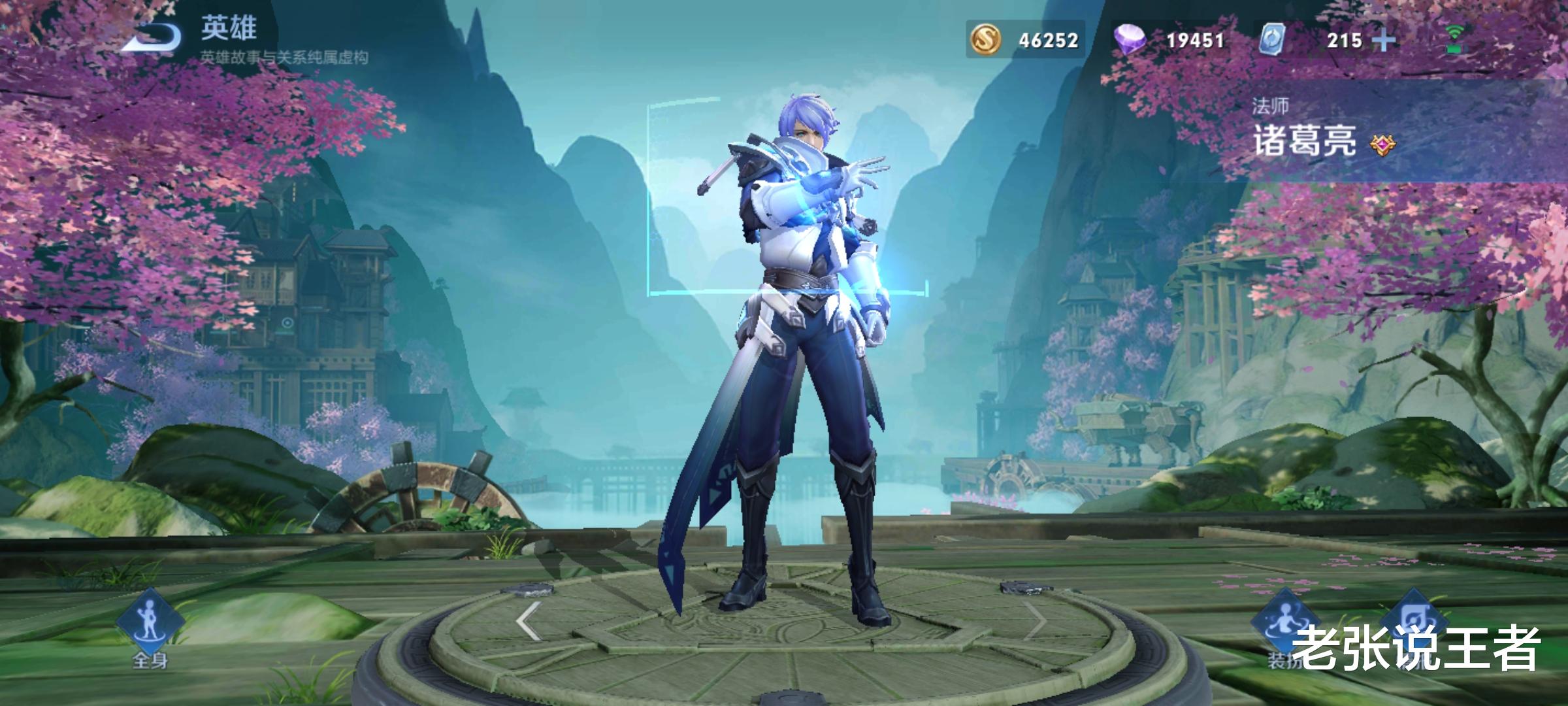Image resolution: width=1568 pixels, height=706 pixels.
Task: Add more coupons with the plus button
Action: pos(1383,41)
